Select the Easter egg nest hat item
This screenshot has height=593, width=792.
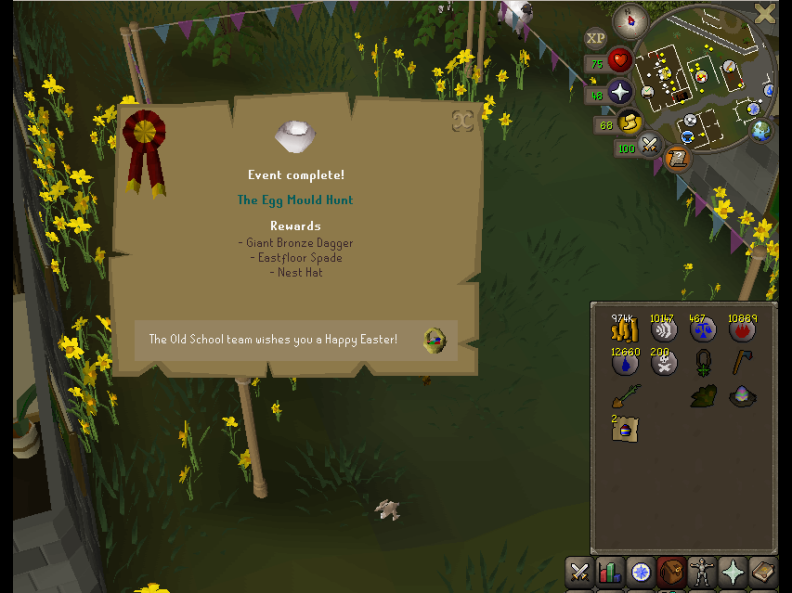click(x=741, y=396)
